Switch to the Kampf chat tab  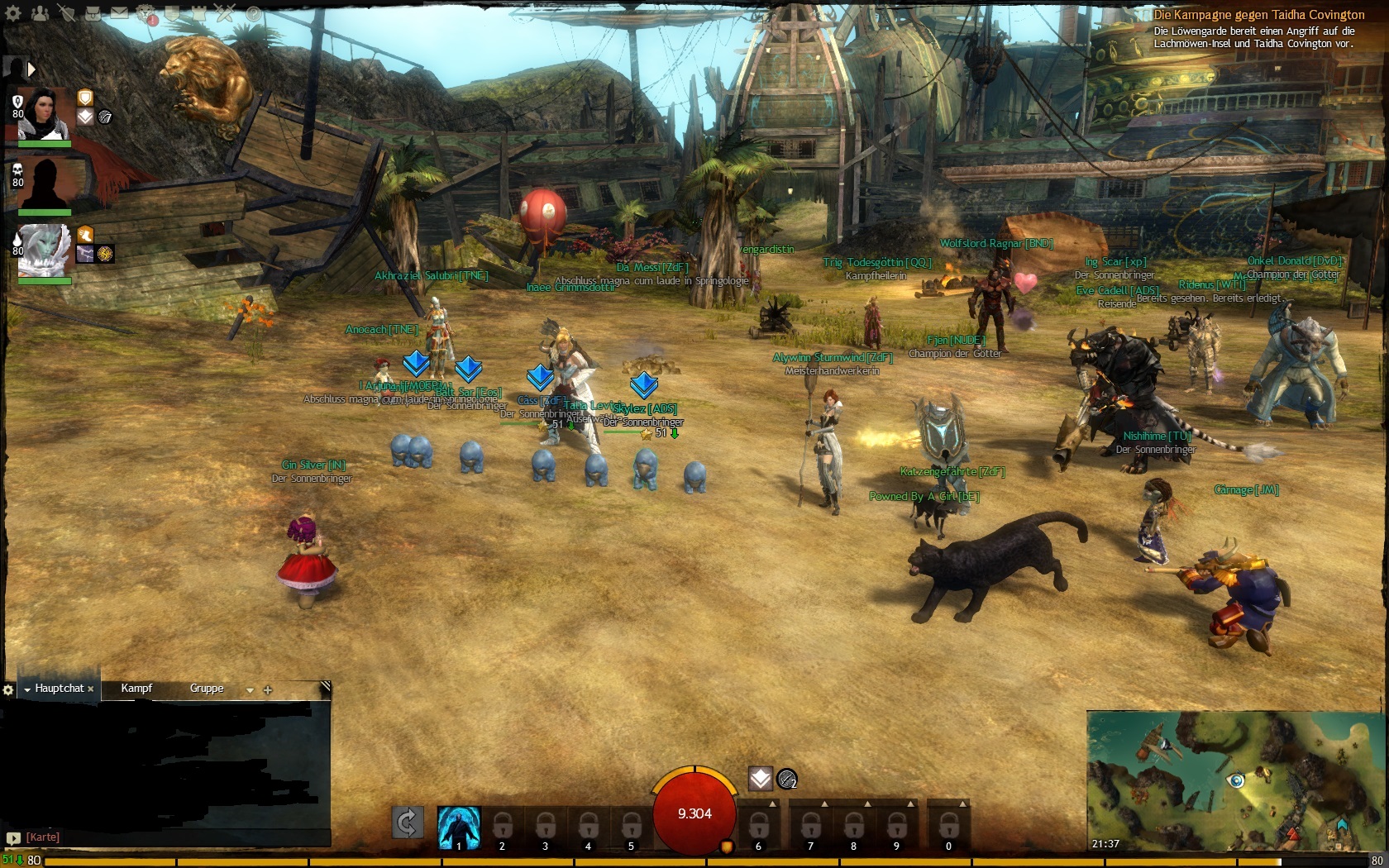tap(136, 688)
